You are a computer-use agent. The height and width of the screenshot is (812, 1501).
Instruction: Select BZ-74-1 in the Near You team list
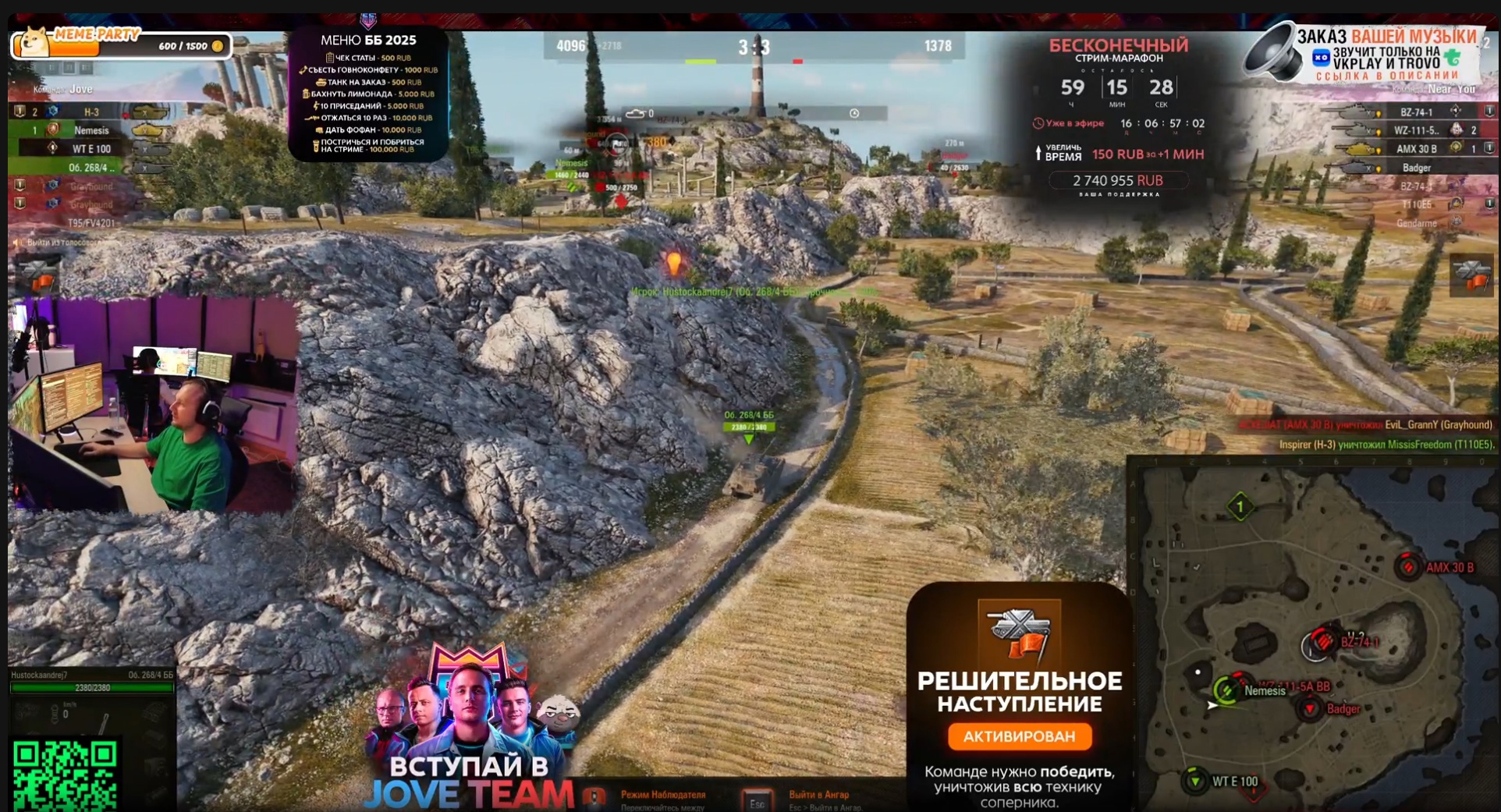1415,112
